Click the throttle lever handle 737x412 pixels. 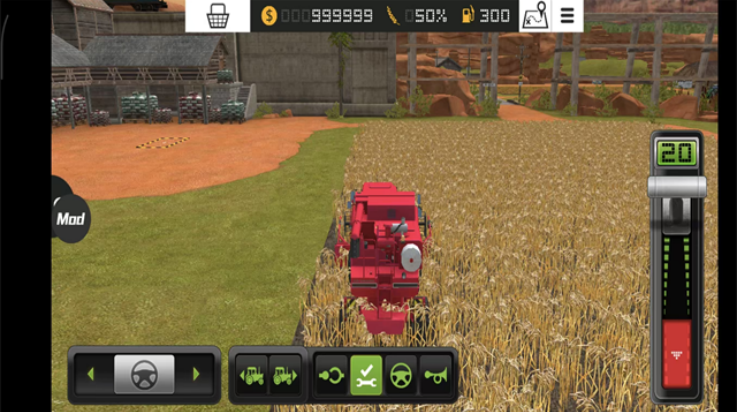(x=677, y=187)
